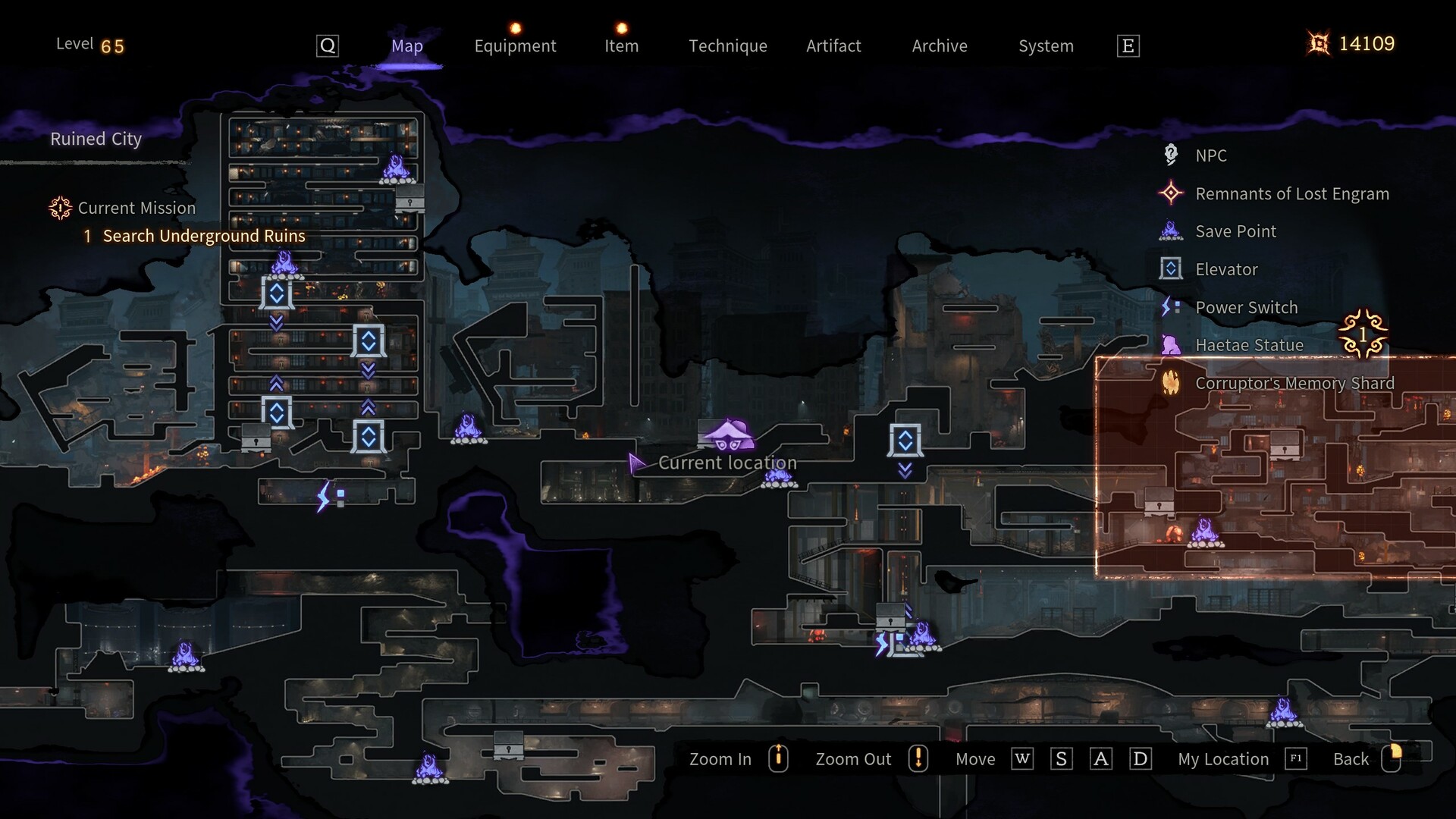This screenshot has height=819, width=1456.
Task: Click the Haetae Statue legend entry
Action: [1249, 345]
